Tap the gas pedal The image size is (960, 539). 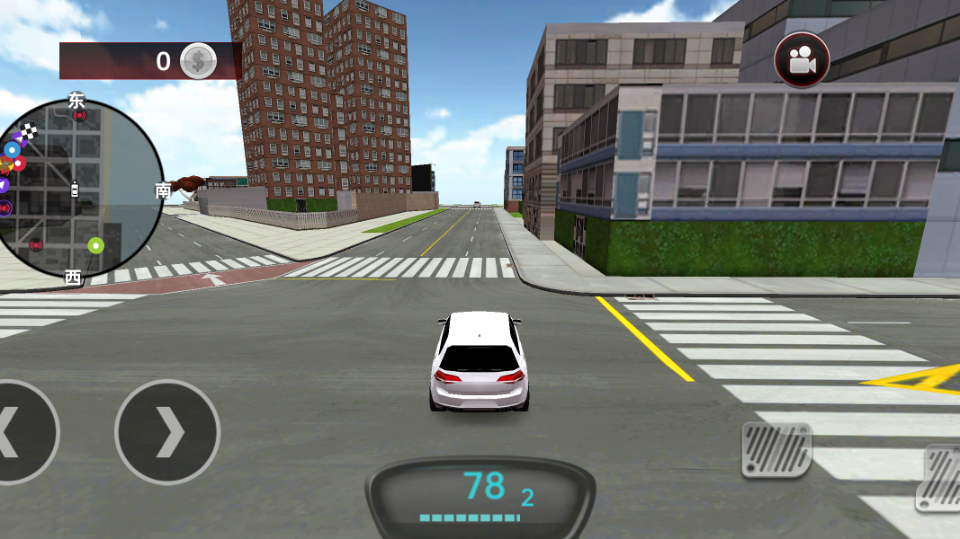[x=941, y=477]
